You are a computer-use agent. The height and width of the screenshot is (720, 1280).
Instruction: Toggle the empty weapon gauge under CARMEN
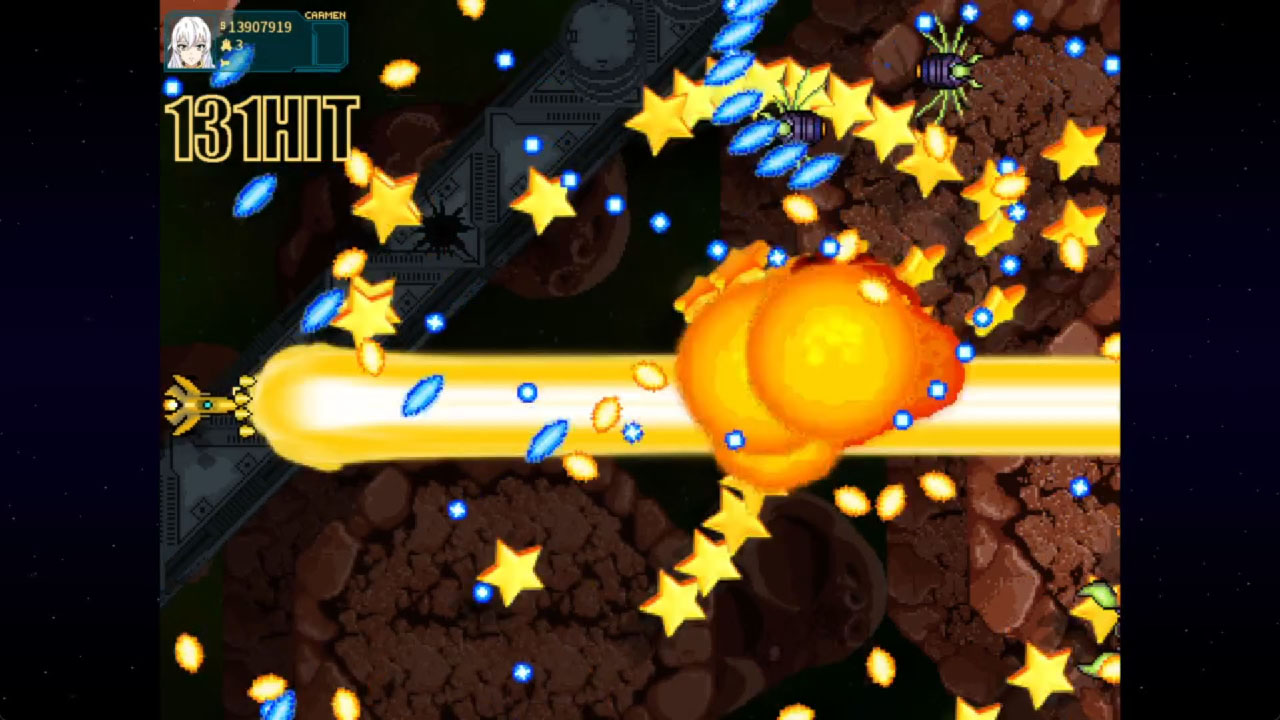coord(330,42)
